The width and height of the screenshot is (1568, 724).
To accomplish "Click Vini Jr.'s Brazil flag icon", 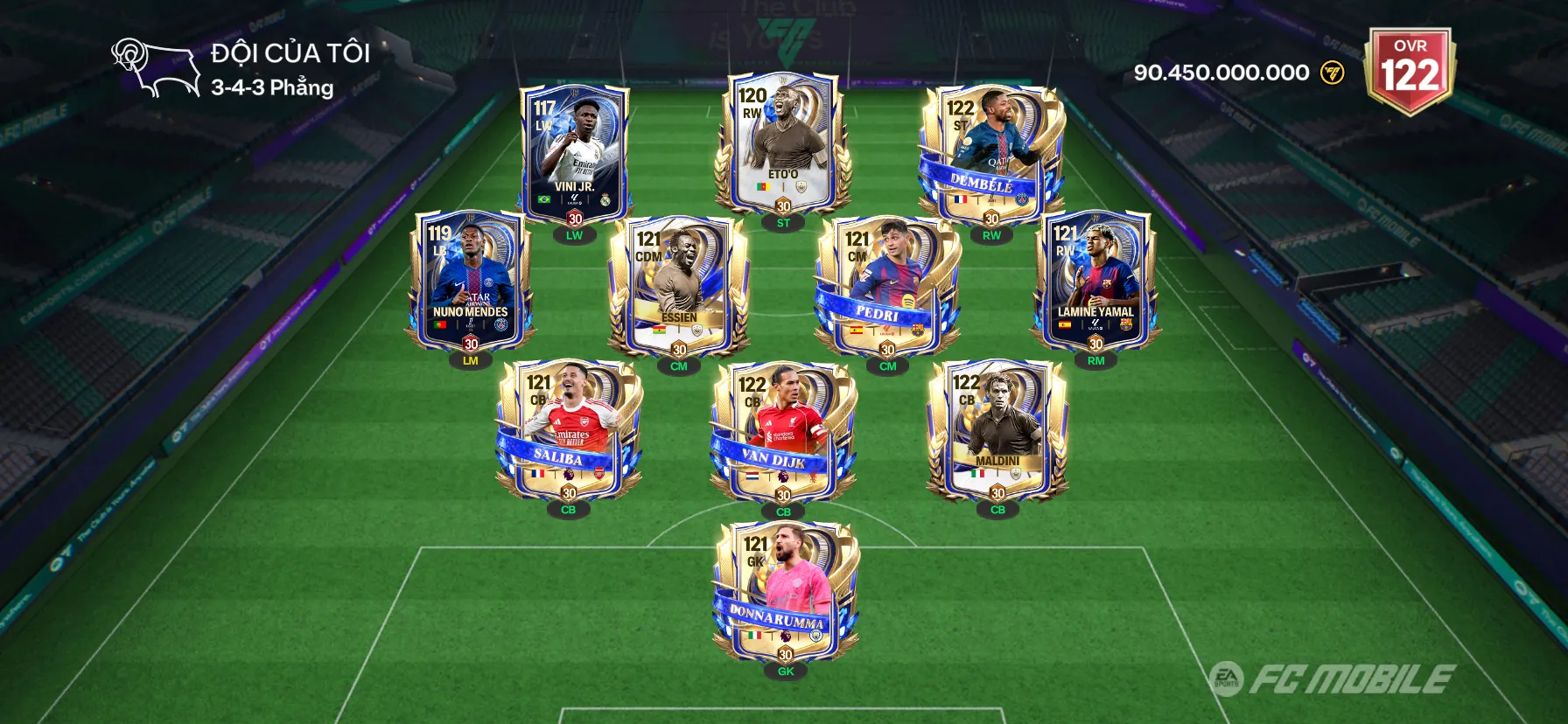I will (x=544, y=199).
